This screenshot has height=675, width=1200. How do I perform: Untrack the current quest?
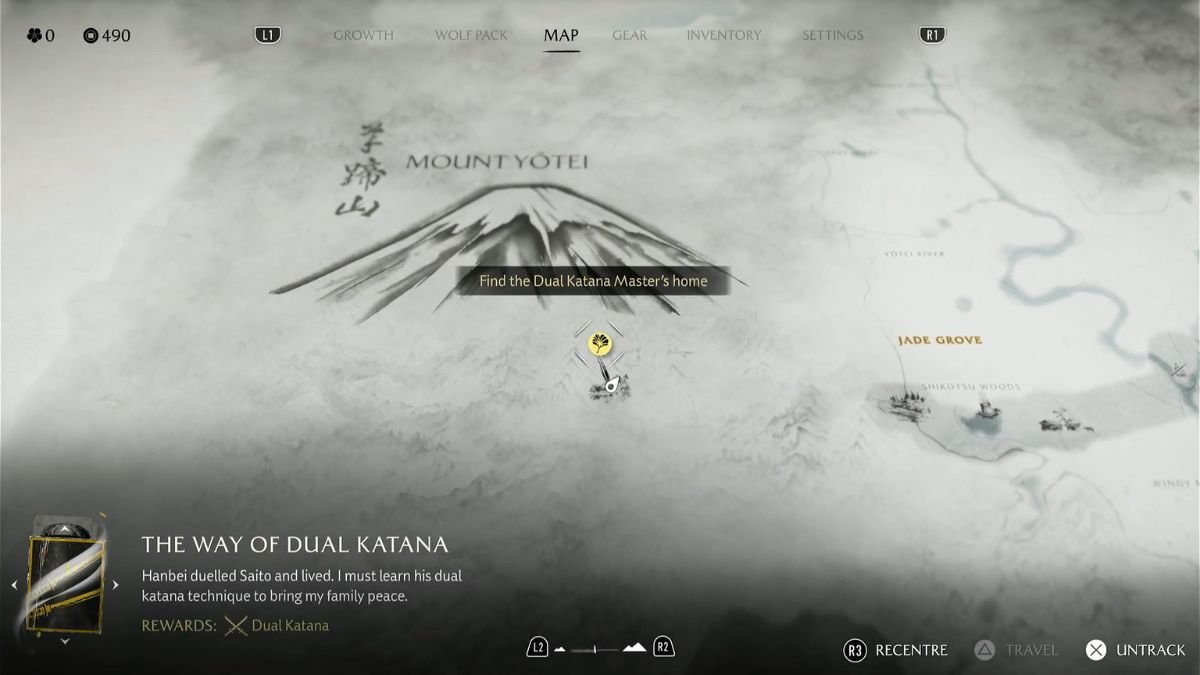coord(1137,650)
